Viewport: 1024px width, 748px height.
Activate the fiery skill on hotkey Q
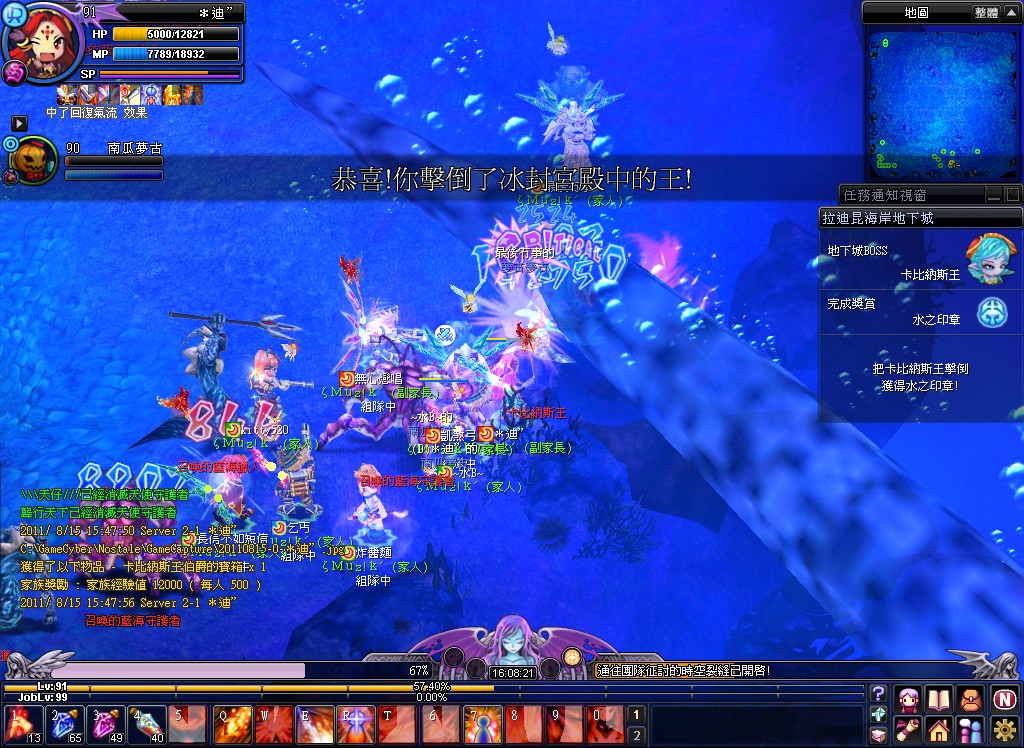[x=232, y=723]
